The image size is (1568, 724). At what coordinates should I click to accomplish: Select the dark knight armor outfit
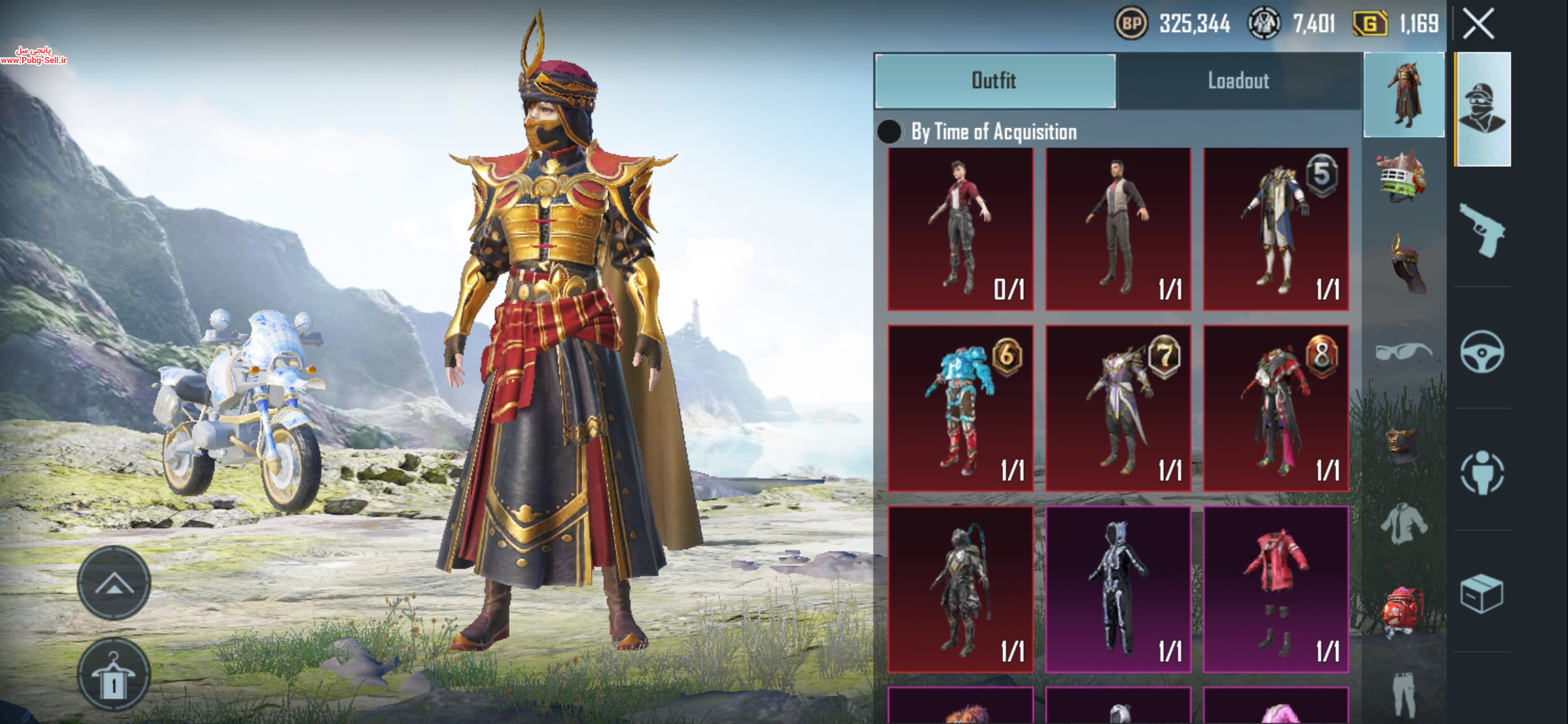(960, 589)
